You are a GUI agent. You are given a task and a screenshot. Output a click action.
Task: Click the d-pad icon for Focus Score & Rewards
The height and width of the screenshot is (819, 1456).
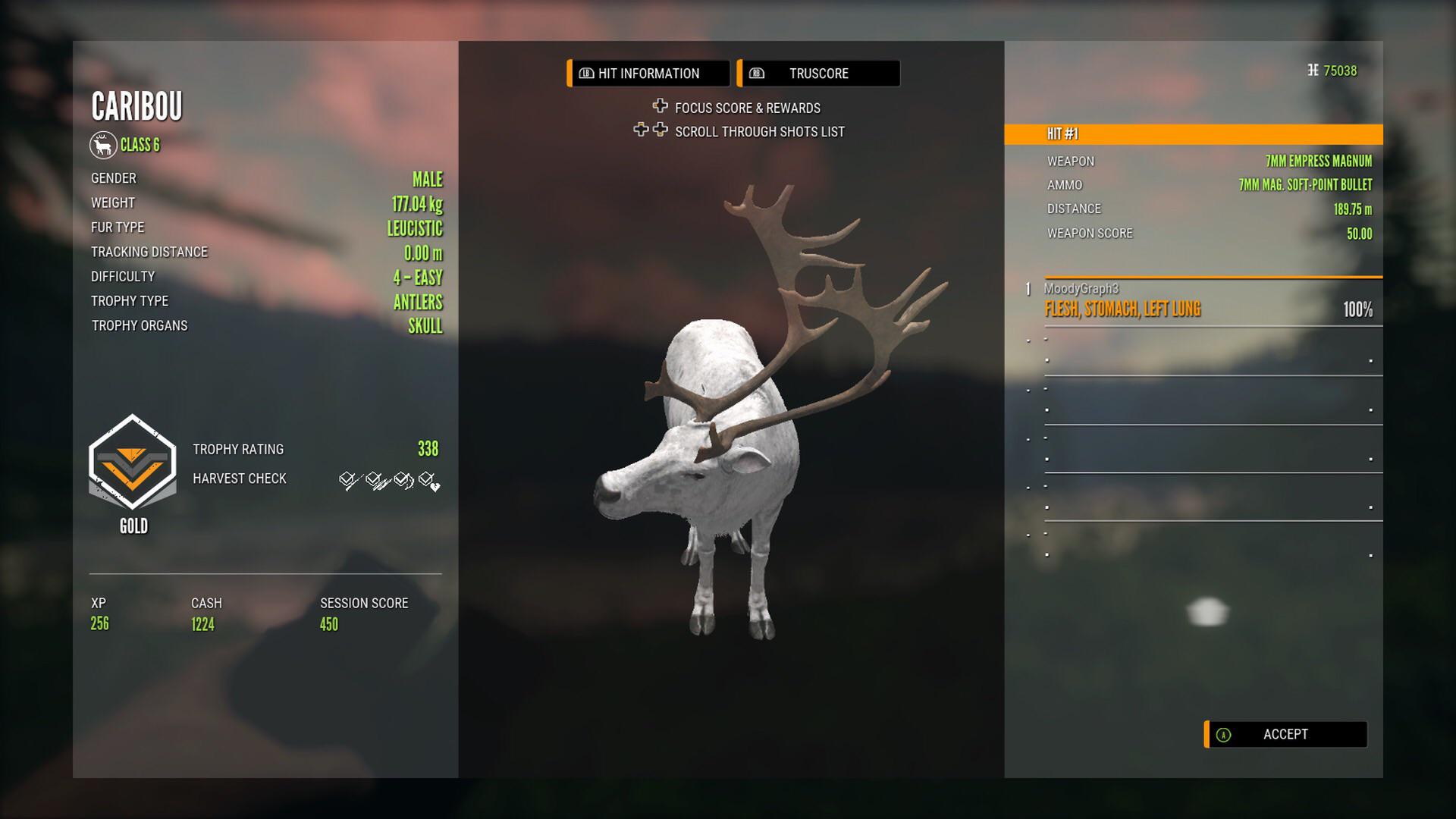tap(661, 108)
